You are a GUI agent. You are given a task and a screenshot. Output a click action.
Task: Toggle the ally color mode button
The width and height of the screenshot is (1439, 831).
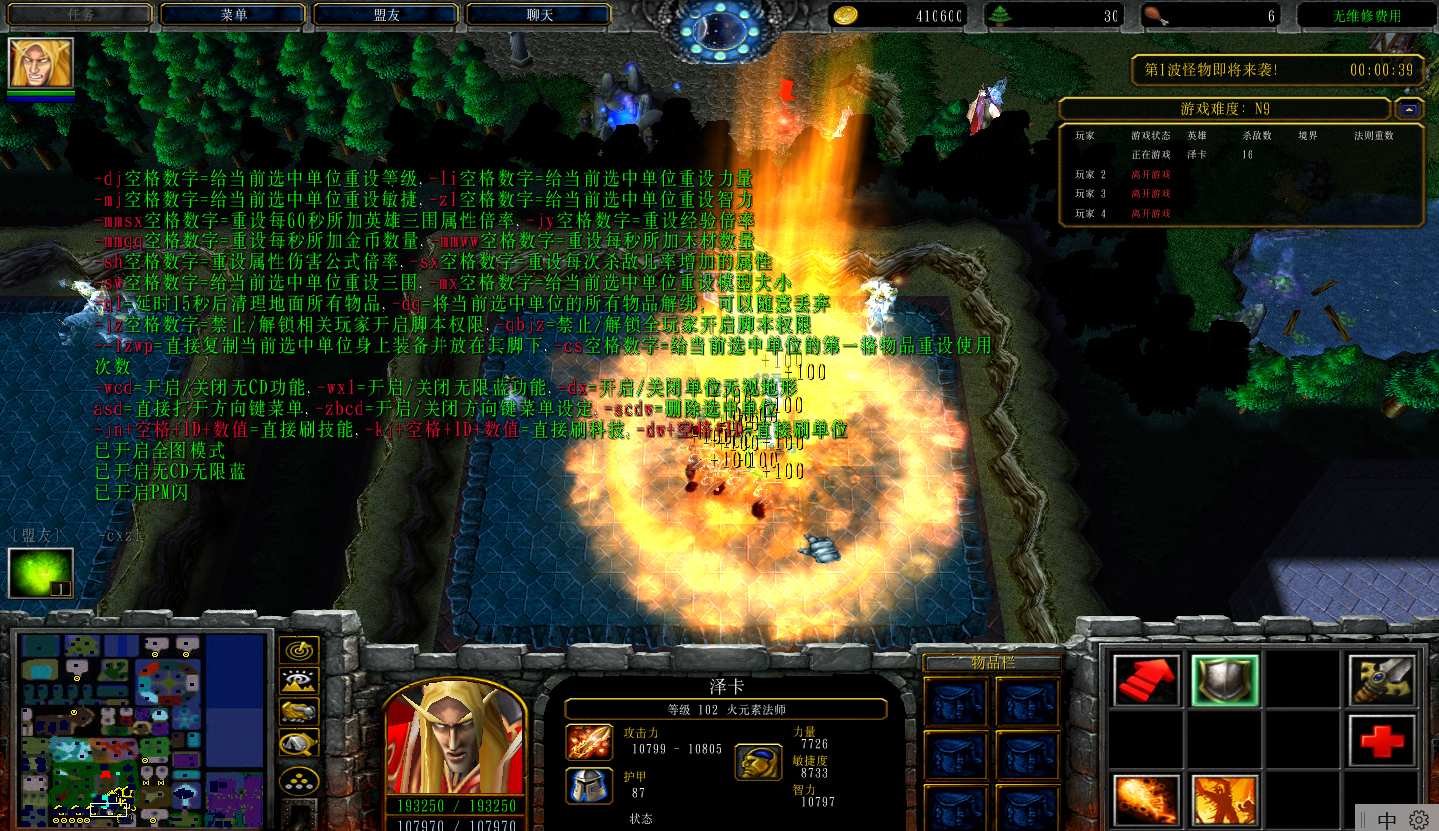299,712
